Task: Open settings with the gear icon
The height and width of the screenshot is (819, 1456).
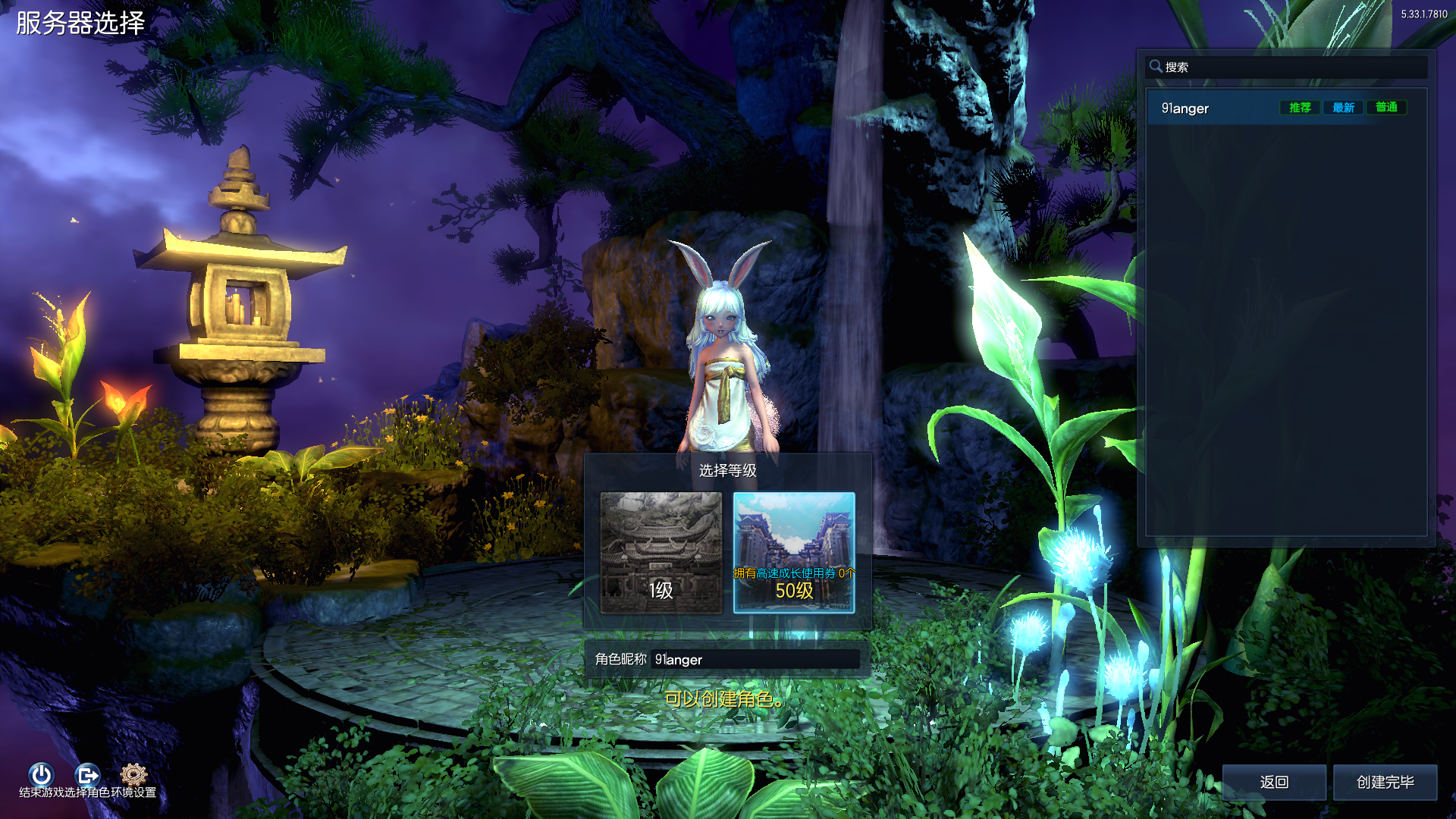Action: pos(133,774)
